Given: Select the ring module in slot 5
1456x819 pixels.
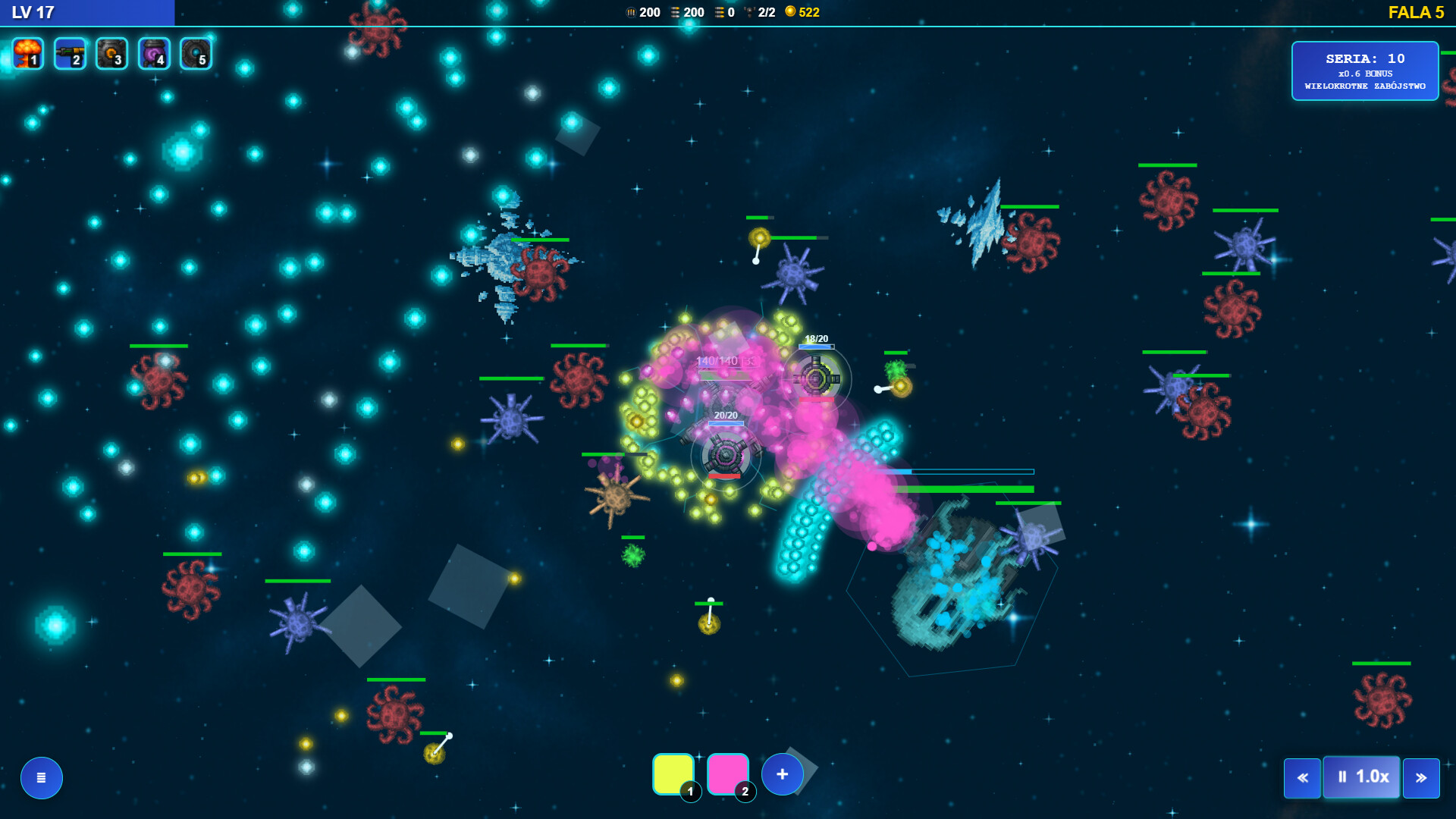Looking at the screenshot, I should [x=195, y=53].
